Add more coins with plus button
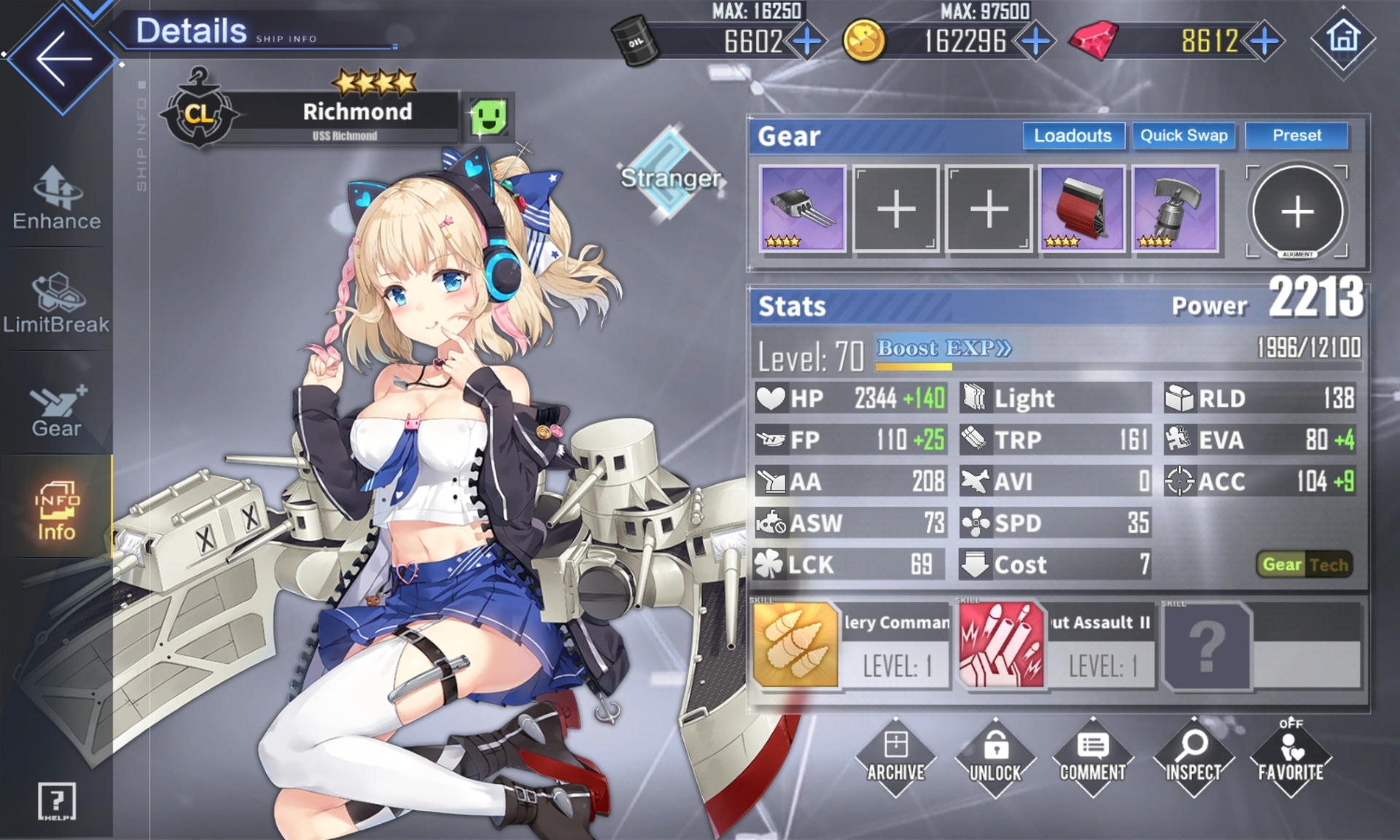 (1035, 41)
